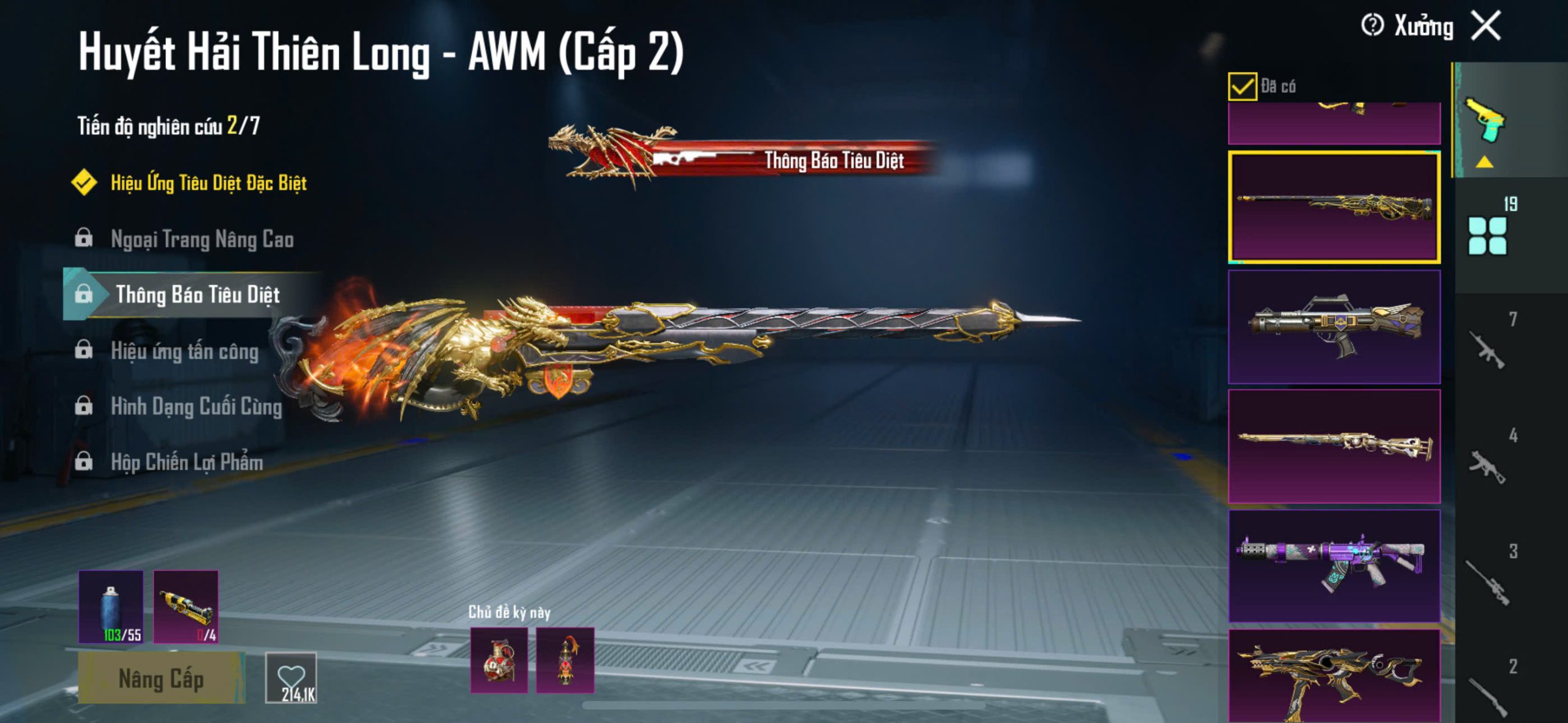Select the highlighted gold-black AWM skin thumbnail
Image resolution: width=1568 pixels, height=723 pixels.
1334,208
